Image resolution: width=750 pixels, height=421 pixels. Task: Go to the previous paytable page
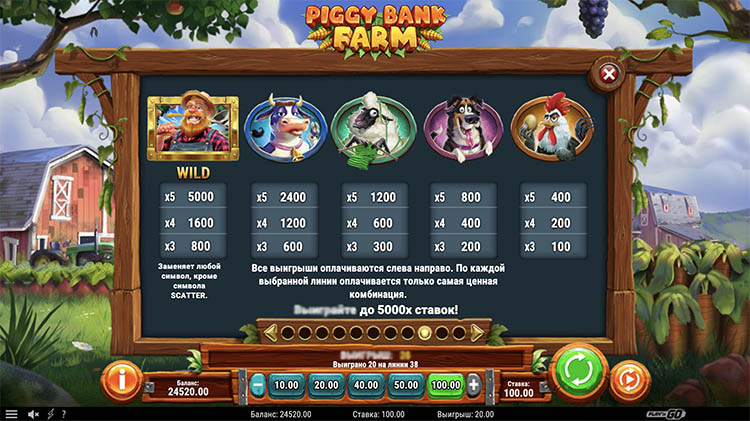(270, 332)
